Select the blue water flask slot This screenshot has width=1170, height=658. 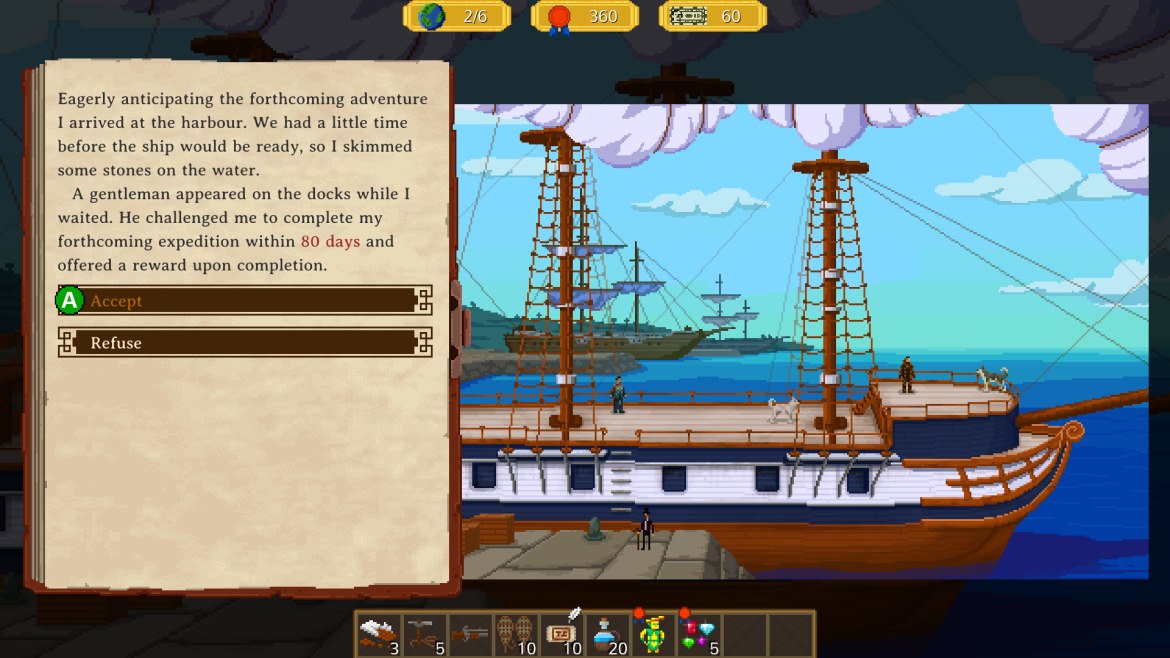click(607, 634)
